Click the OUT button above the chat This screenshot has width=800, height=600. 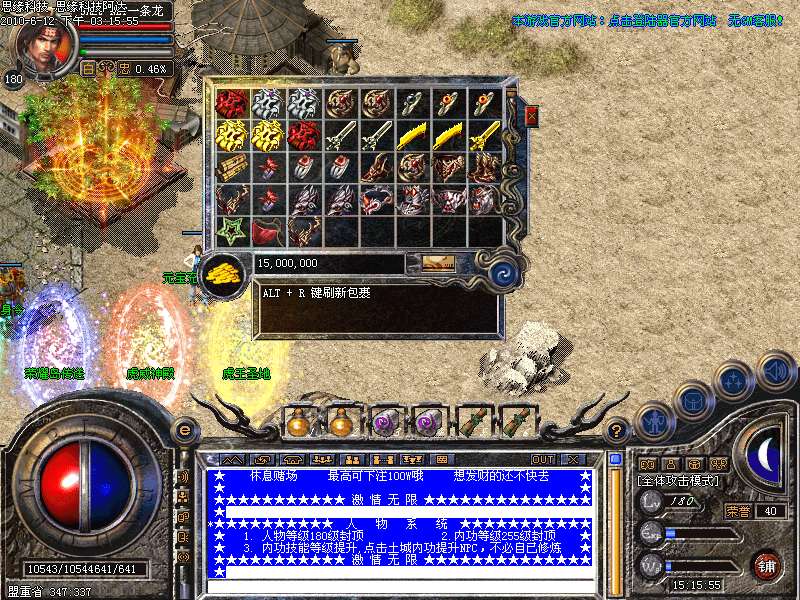click(x=543, y=459)
